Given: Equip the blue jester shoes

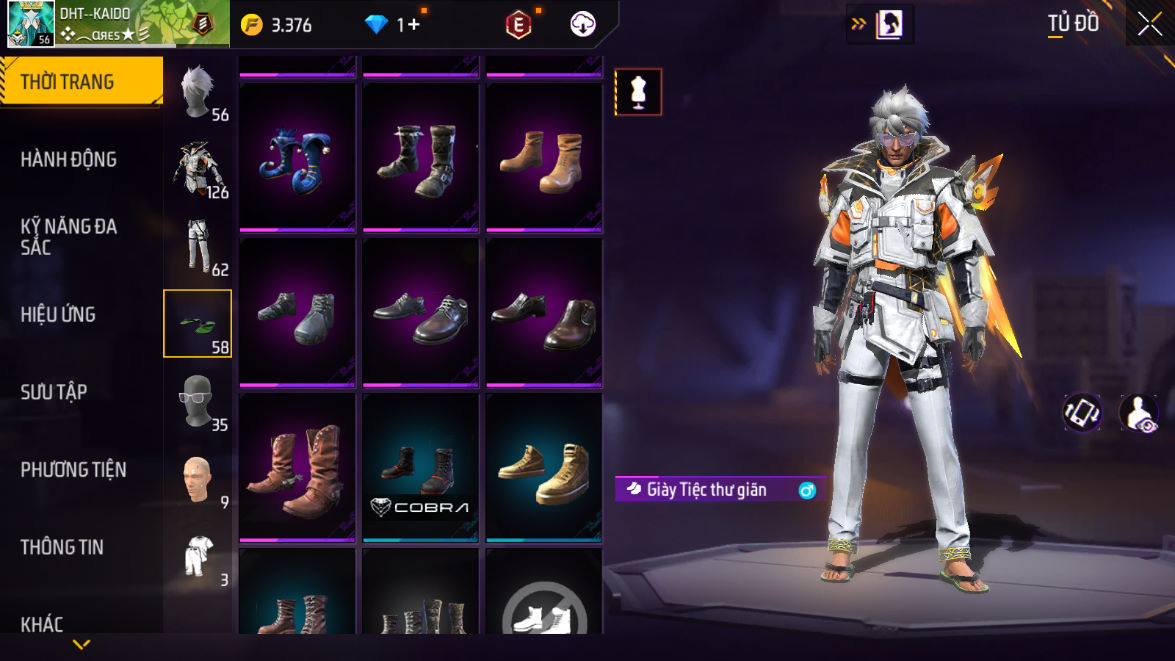Looking at the screenshot, I should pyautogui.click(x=297, y=157).
